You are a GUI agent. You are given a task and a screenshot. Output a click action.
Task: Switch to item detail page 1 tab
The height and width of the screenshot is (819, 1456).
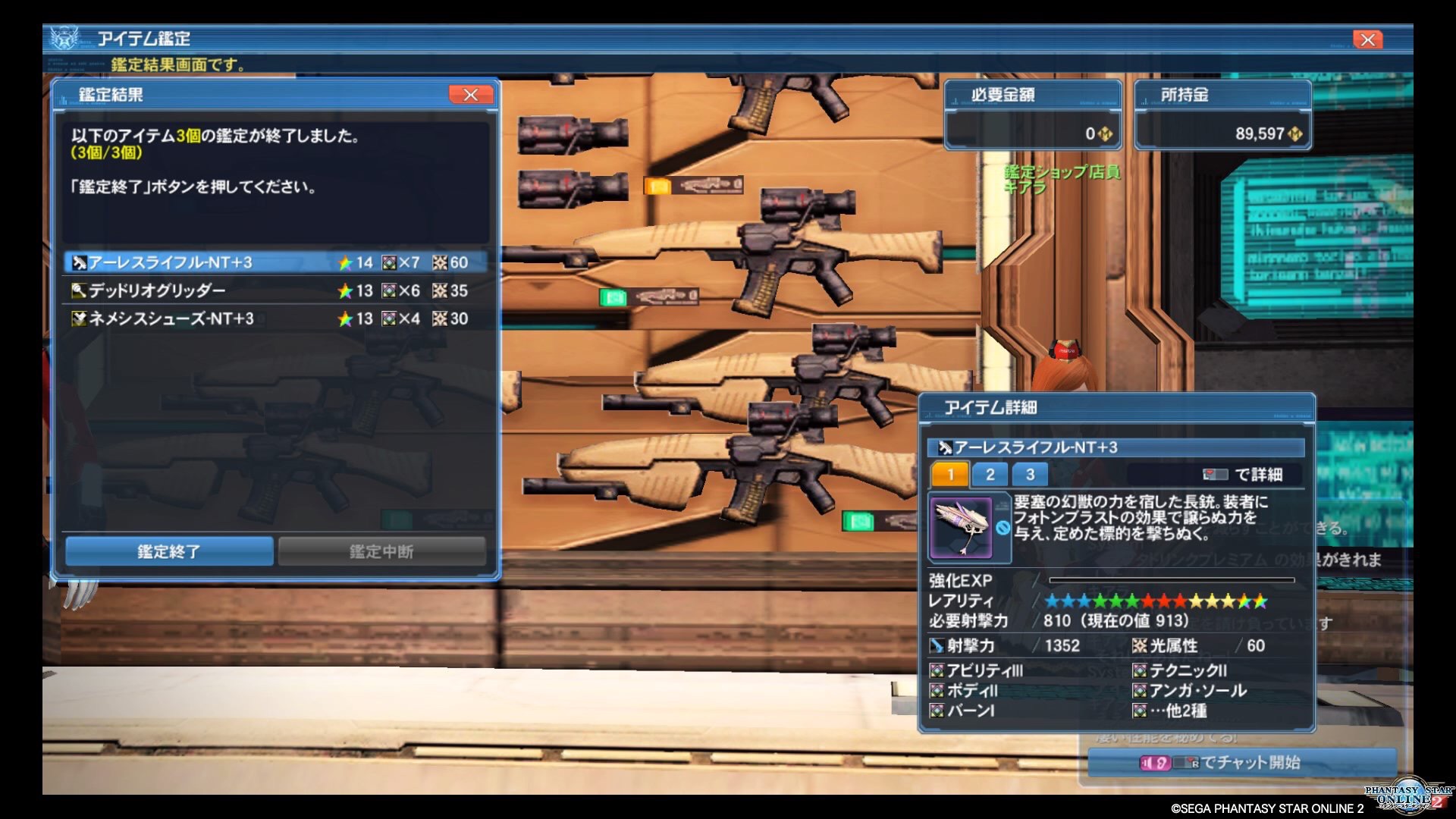[950, 475]
